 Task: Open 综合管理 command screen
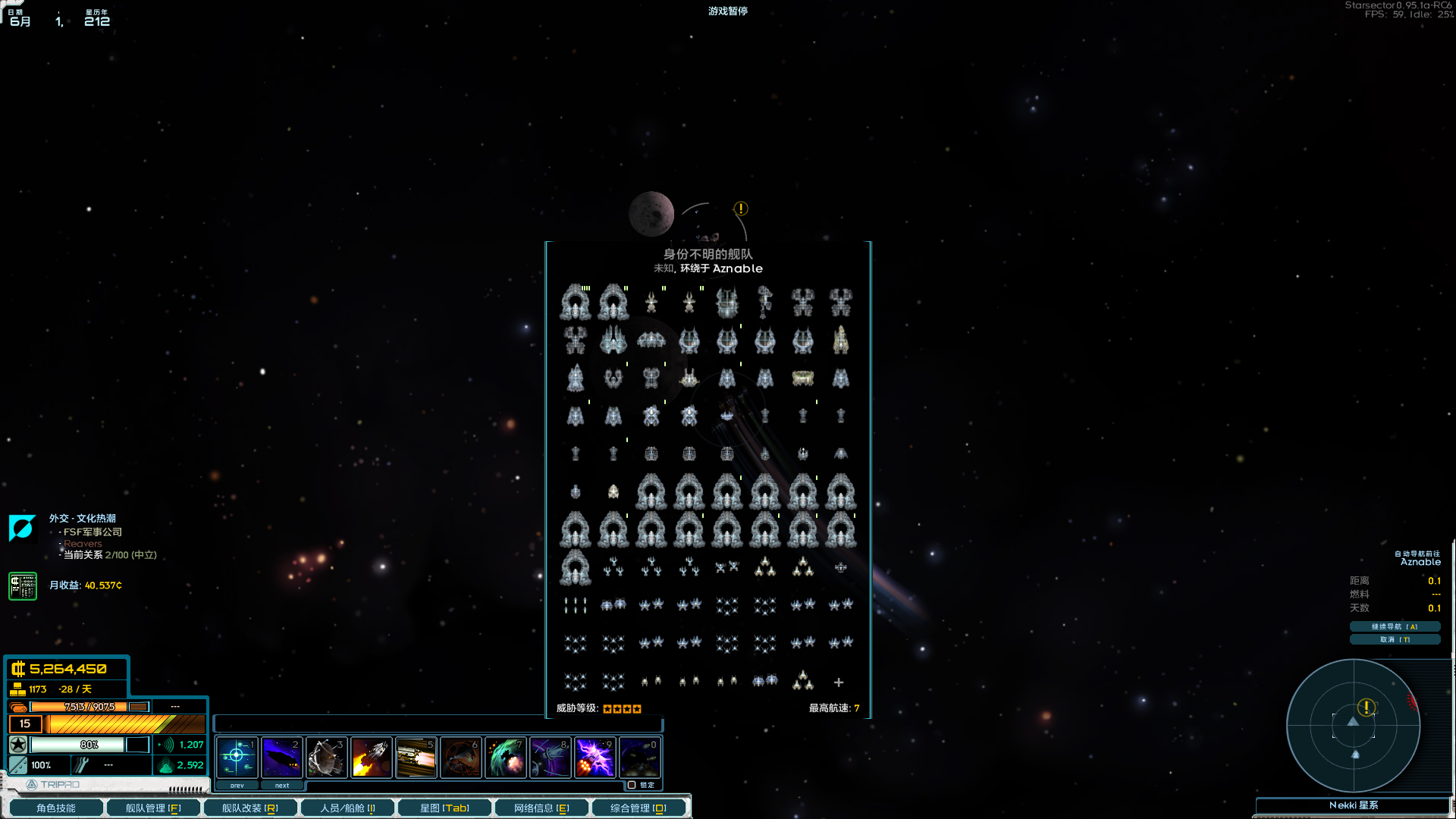pyautogui.click(x=639, y=808)
